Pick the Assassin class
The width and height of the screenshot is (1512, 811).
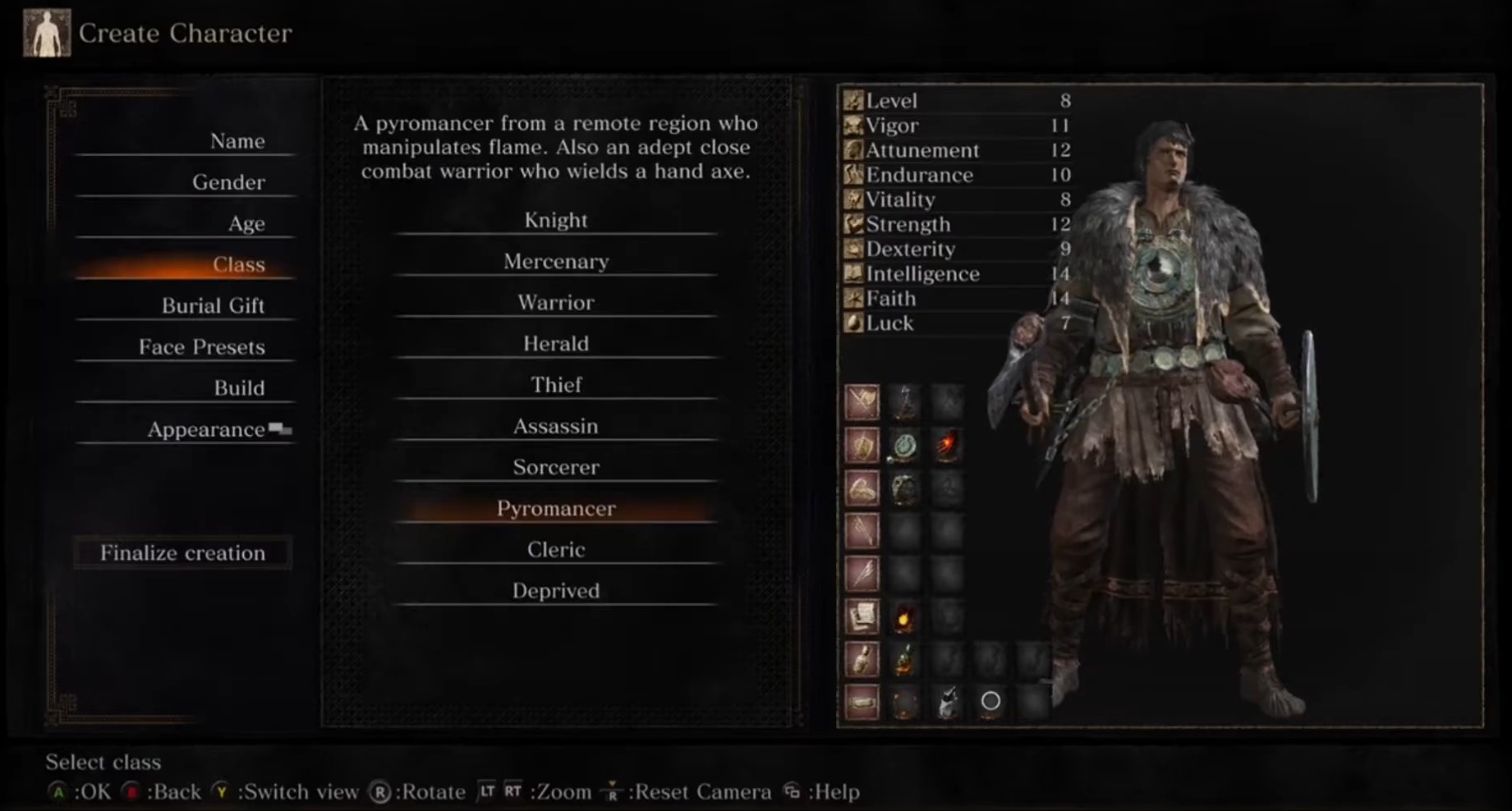pos(556,426)
